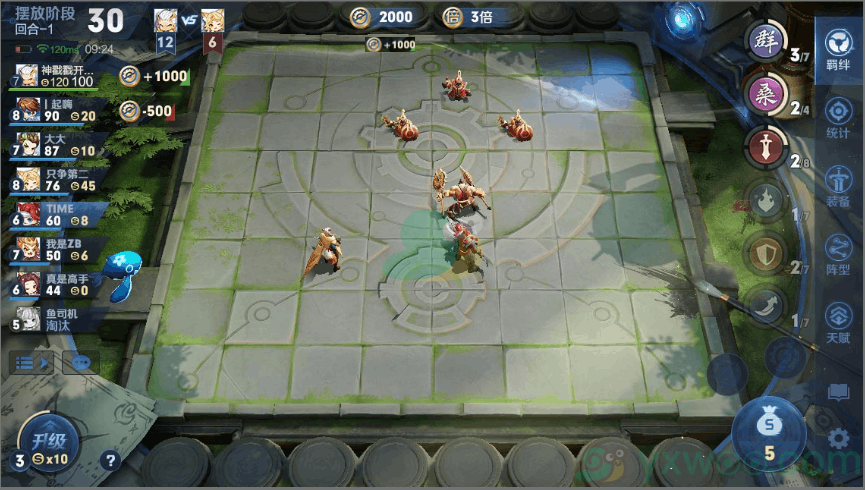Toggle the player list view button
The width and height of the screenshot is (865, 490).
31,362
